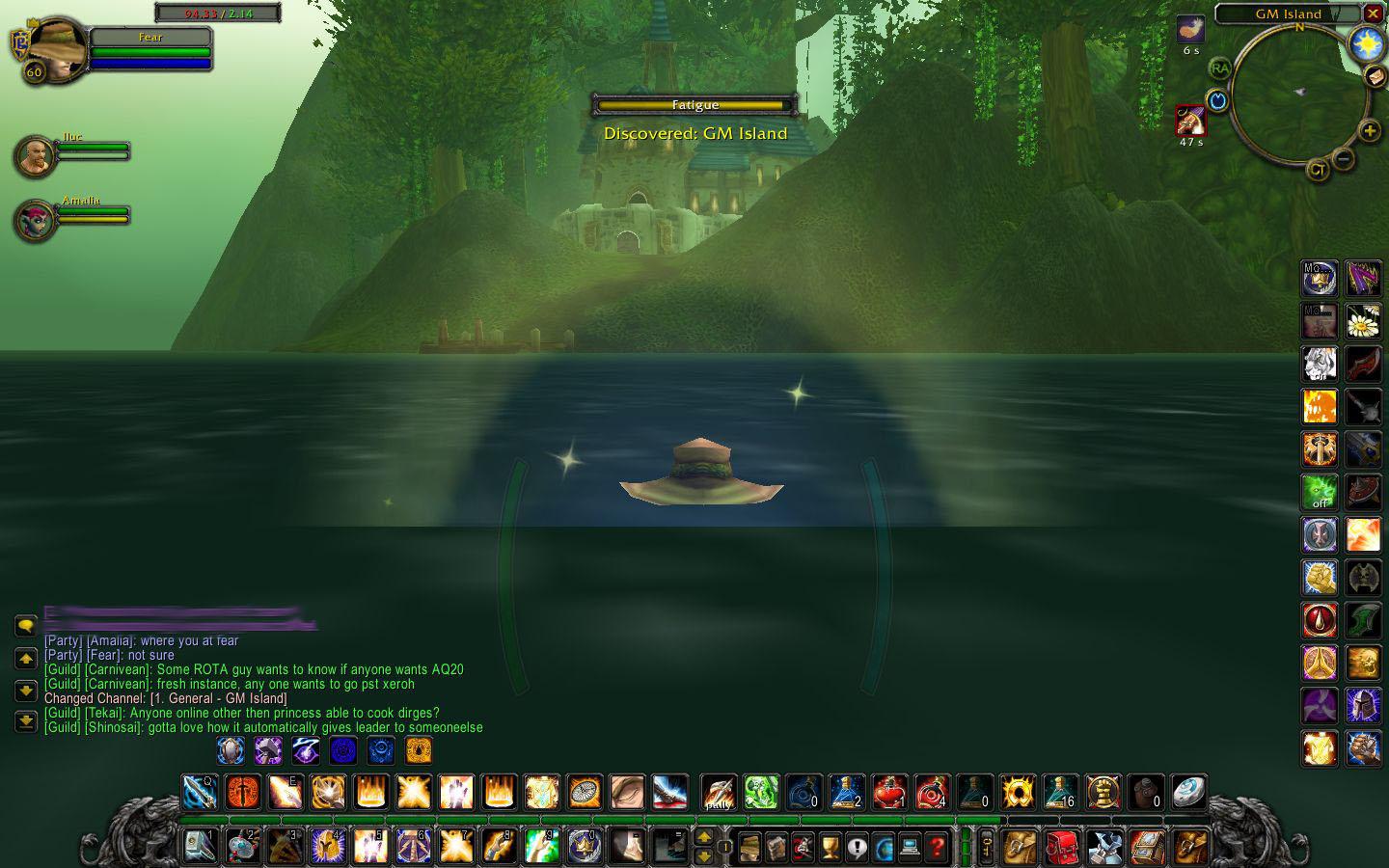Use the blue Mana Potion on the action bar
1389x868 pixels.
tap(845, 794)
